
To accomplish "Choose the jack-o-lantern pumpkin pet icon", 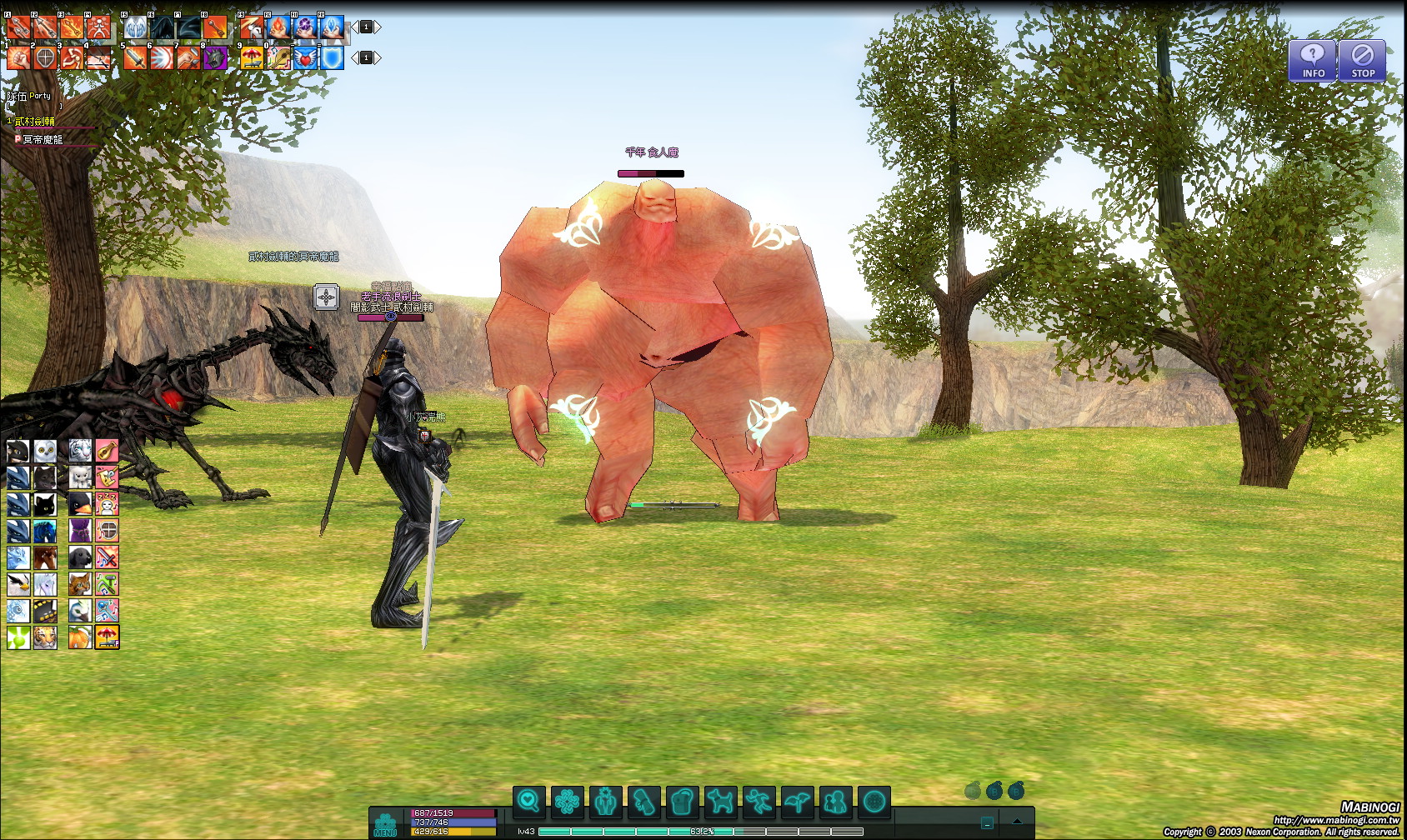I will tap(80, 637).
